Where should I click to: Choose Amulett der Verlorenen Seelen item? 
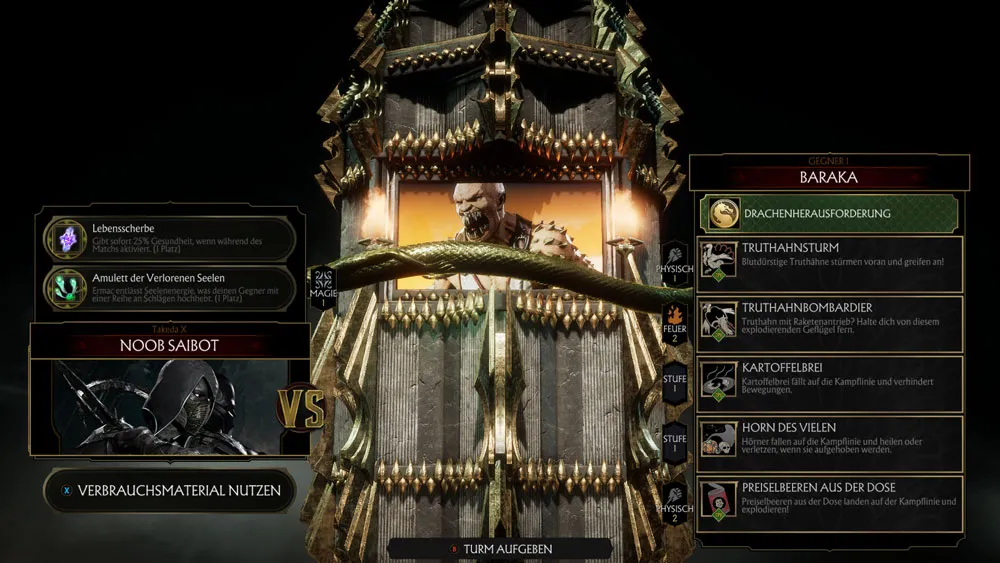(170, 287)
